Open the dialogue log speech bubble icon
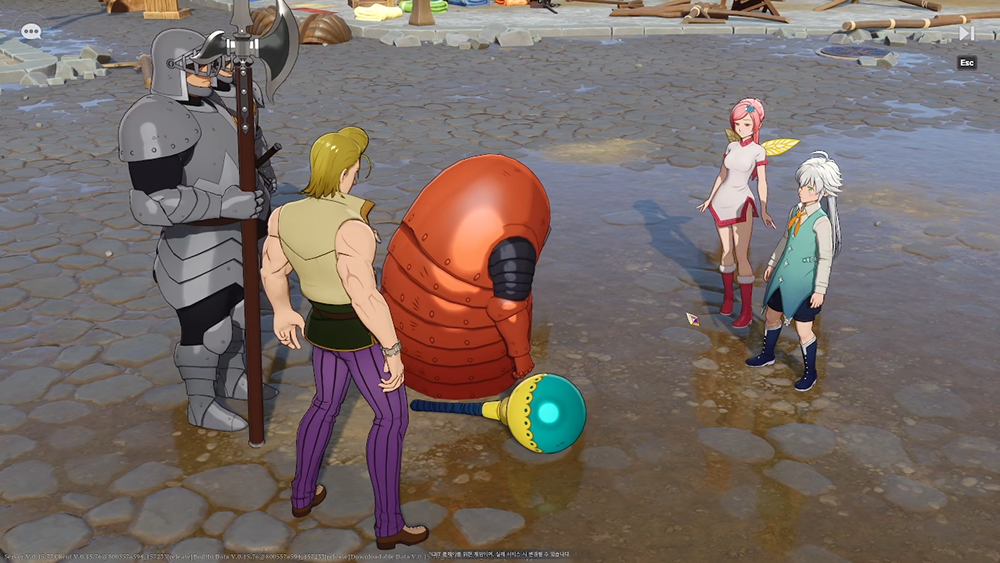This screenshot has height=563, width=1000. pos(31,32)
